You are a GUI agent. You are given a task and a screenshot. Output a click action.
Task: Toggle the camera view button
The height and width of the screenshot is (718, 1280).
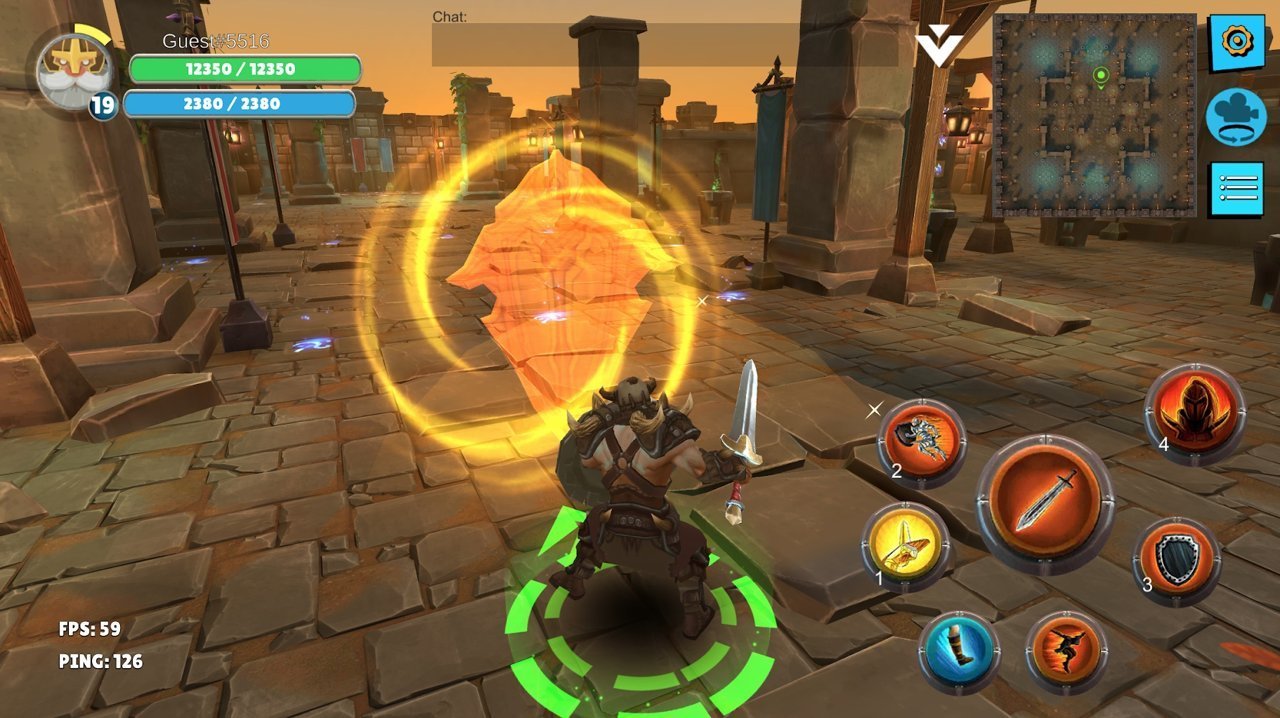pyautogui.click(x=1237, y=116)
